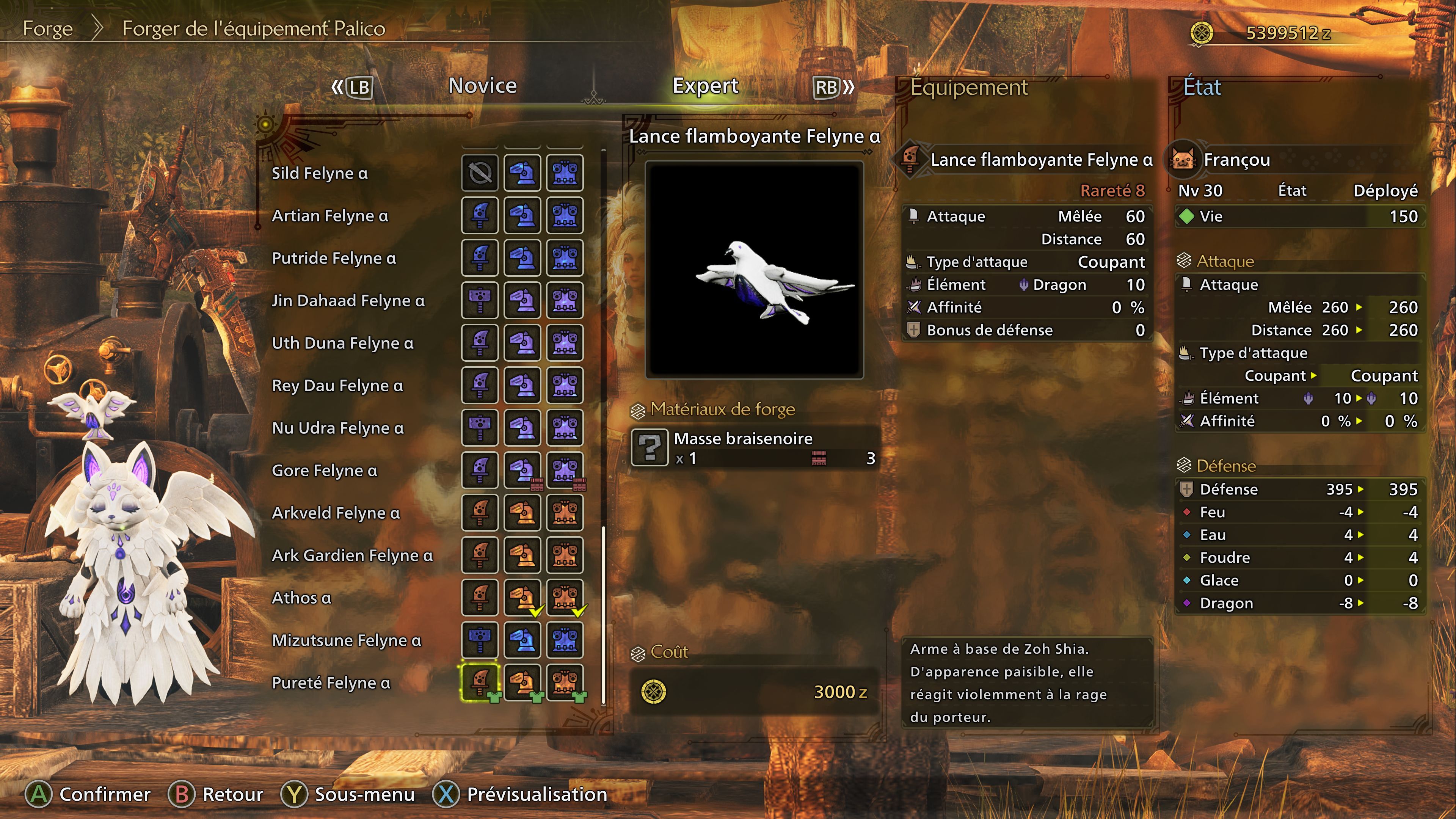Switch to the Expert tab
Viewport: 1456px width, 819px height.
(x=704, y=86)
